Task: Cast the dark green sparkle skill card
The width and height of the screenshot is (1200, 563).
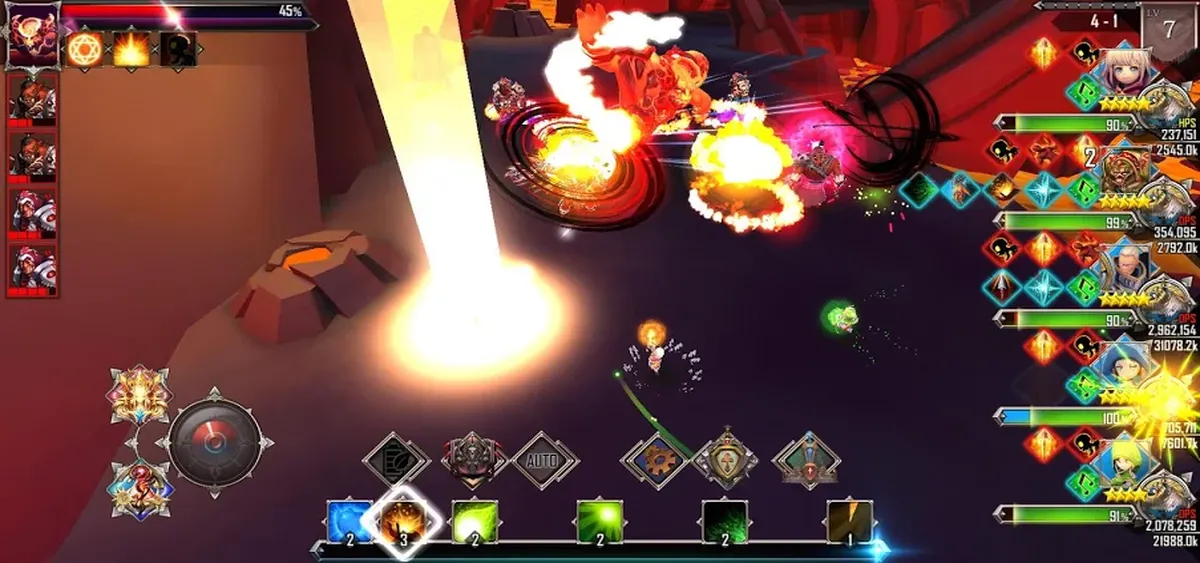Action: [x=725, y=522]
